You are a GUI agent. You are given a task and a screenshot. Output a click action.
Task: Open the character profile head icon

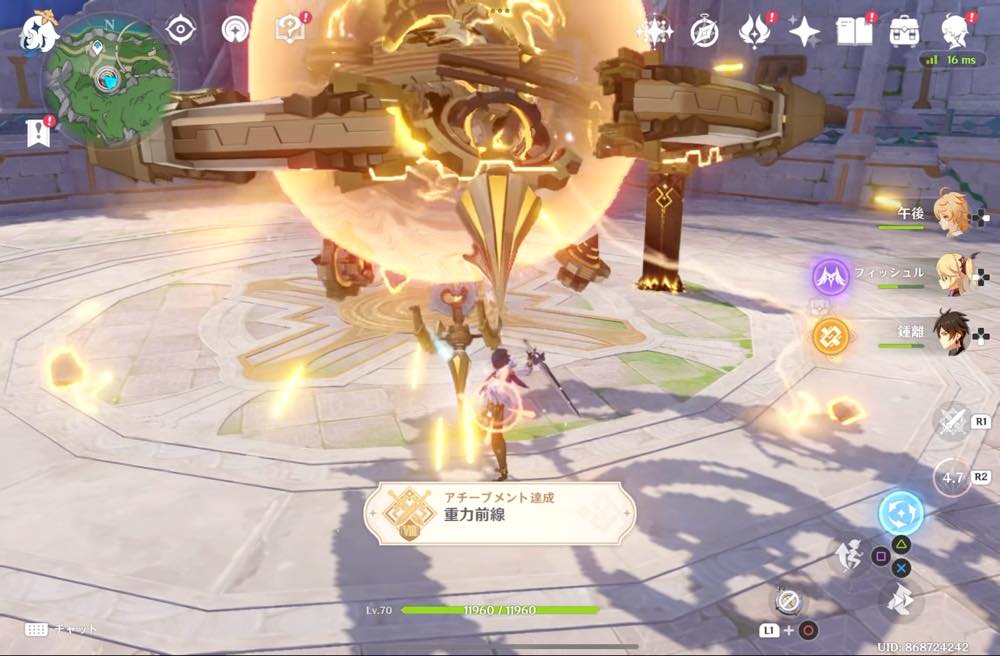[956, 31]
